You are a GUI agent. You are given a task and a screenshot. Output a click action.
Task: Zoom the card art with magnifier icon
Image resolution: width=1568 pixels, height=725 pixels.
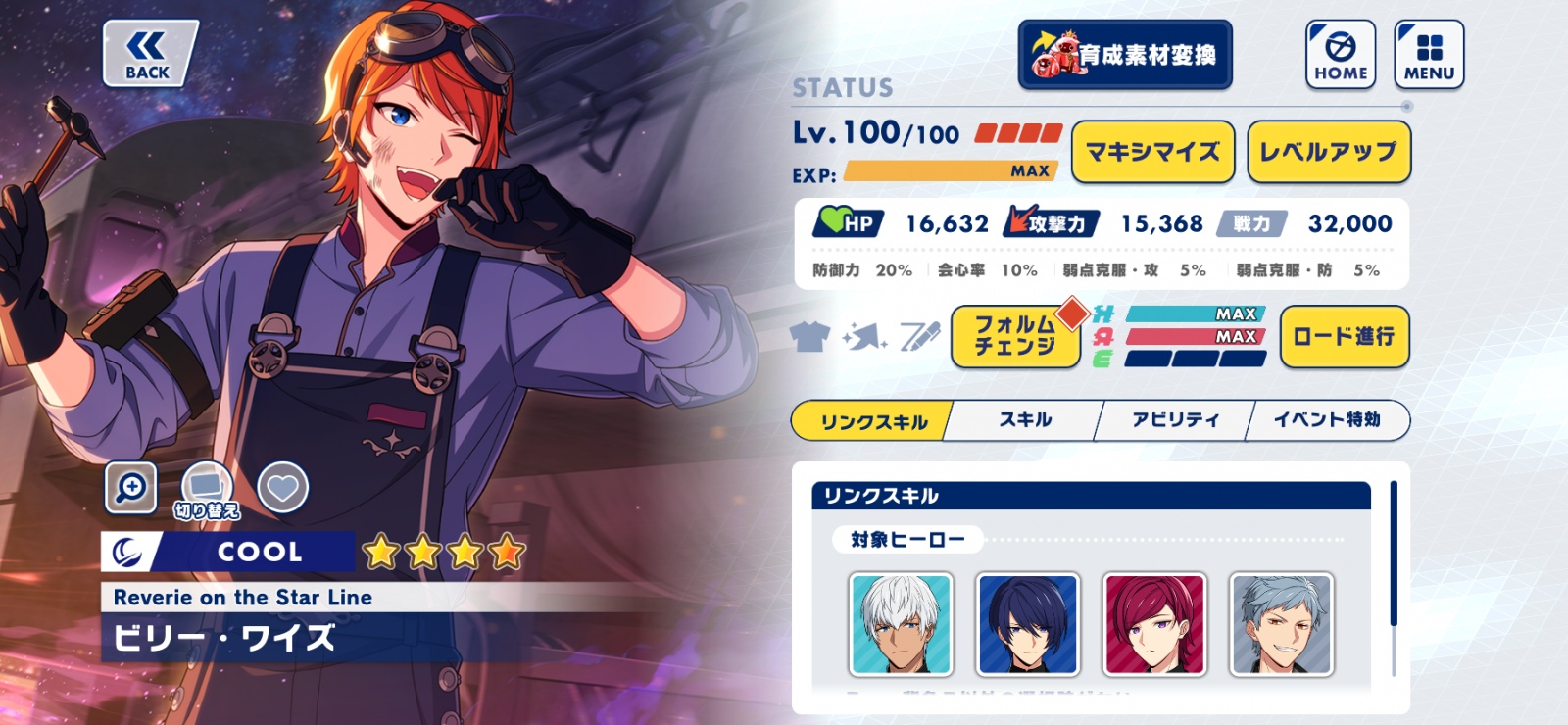[x=130, y=487]
